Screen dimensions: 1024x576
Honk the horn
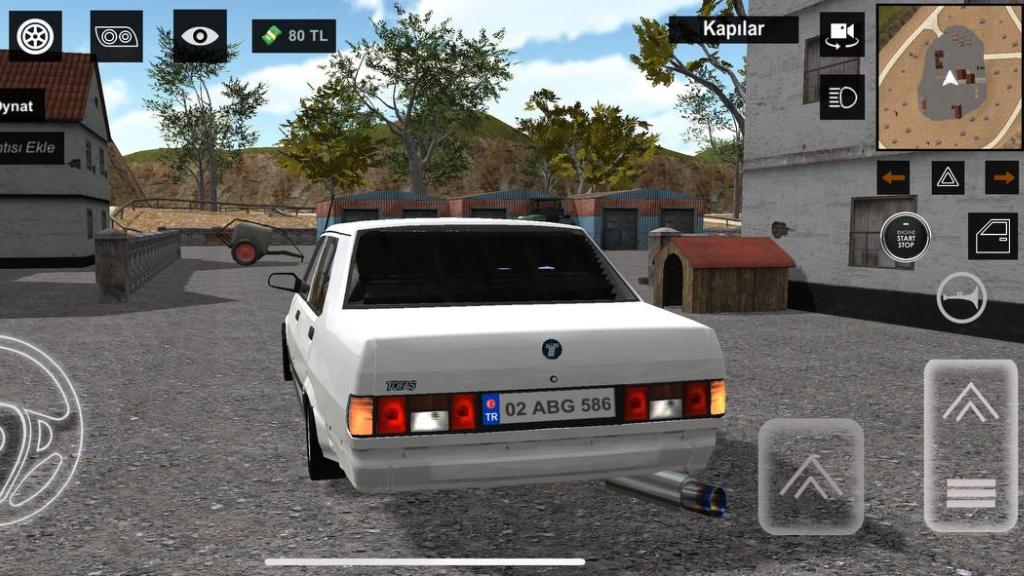pyautogui.click(x=961, y=298)
